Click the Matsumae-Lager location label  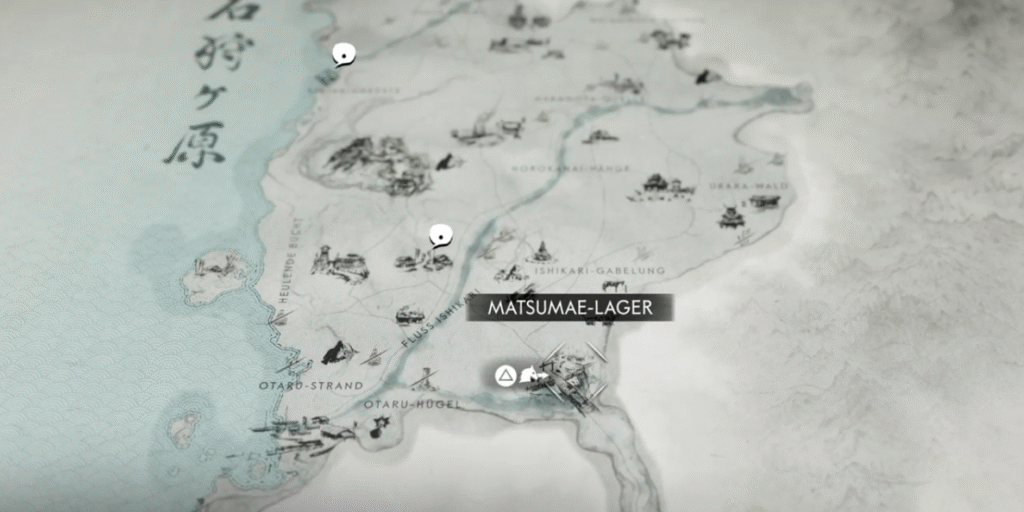[570, 308]
